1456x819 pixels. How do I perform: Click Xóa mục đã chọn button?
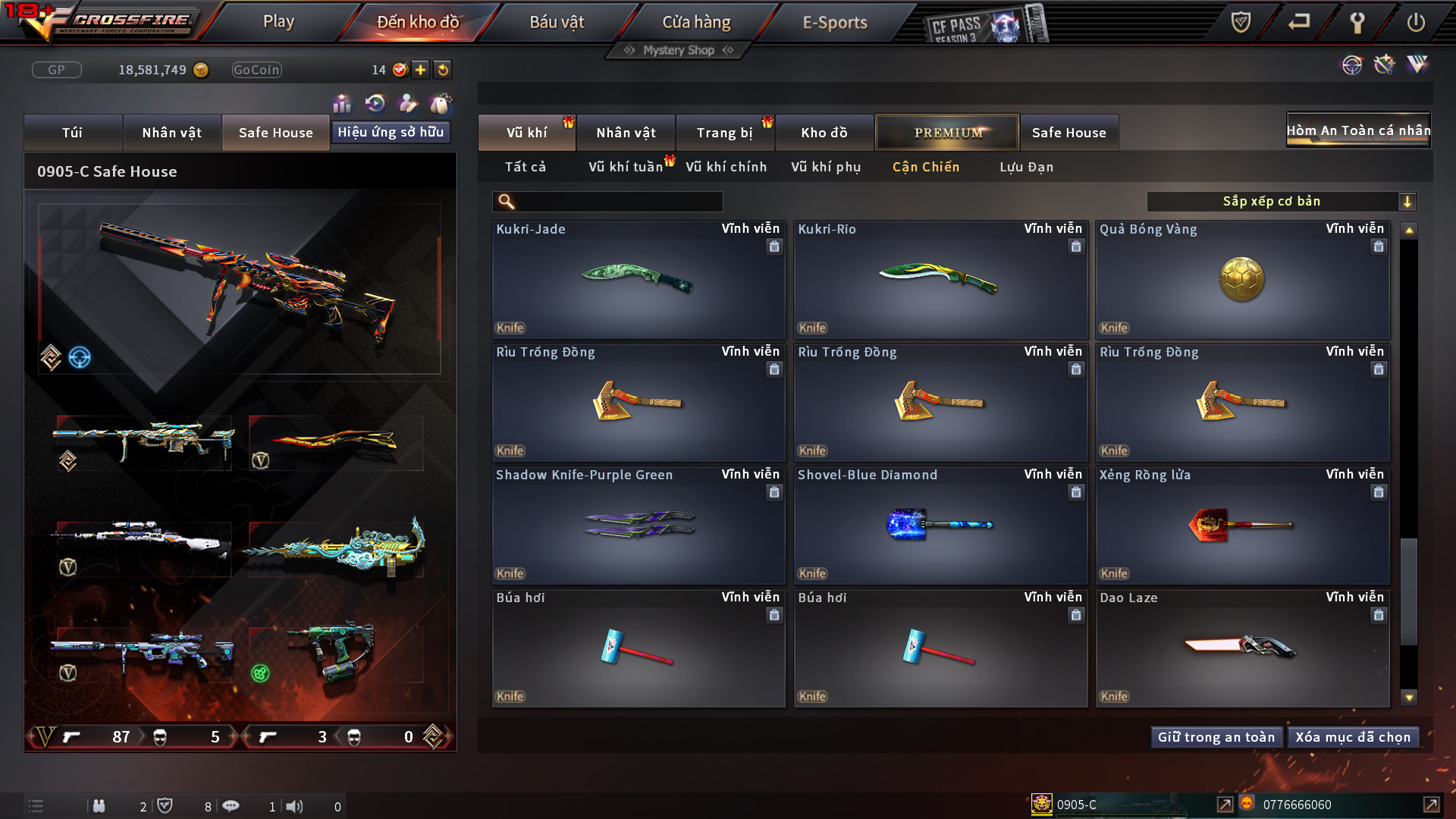(x=1353, y=737)
